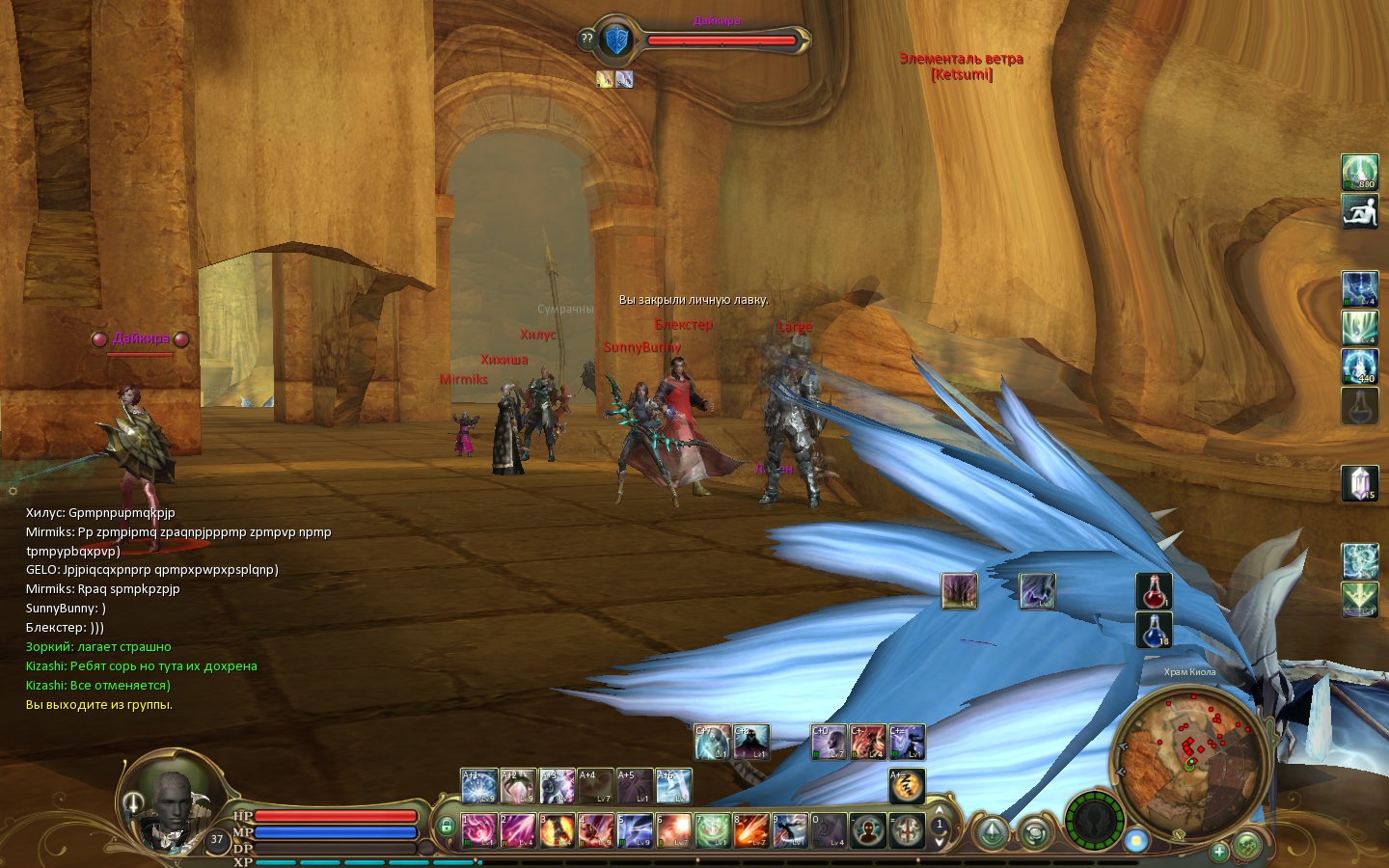The width and height of the screenshot is (1389, 868).
Task: Click the green downward arrows skill icon
Action: [x=1360, y=600]
